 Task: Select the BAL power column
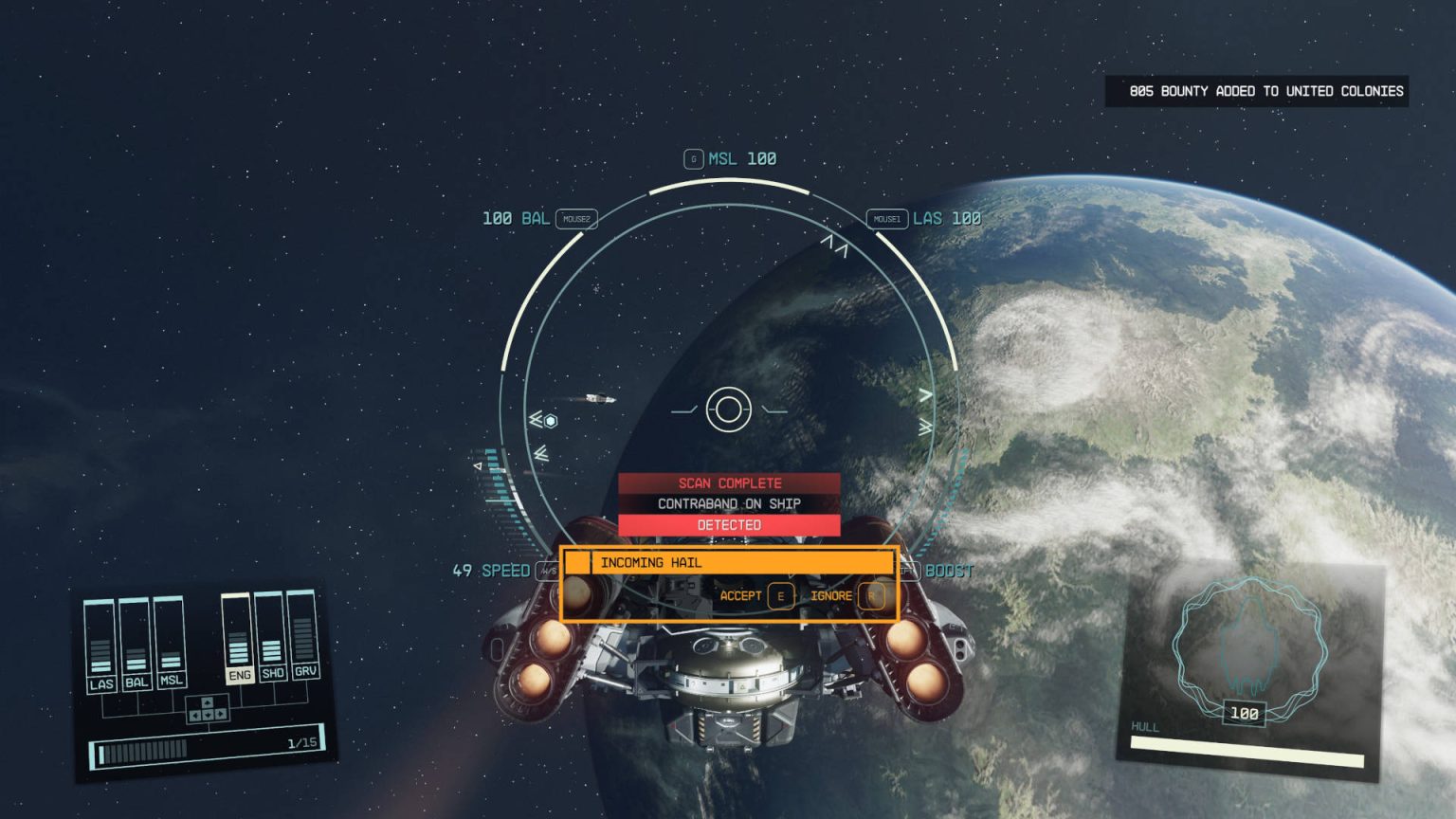point(135,645)
